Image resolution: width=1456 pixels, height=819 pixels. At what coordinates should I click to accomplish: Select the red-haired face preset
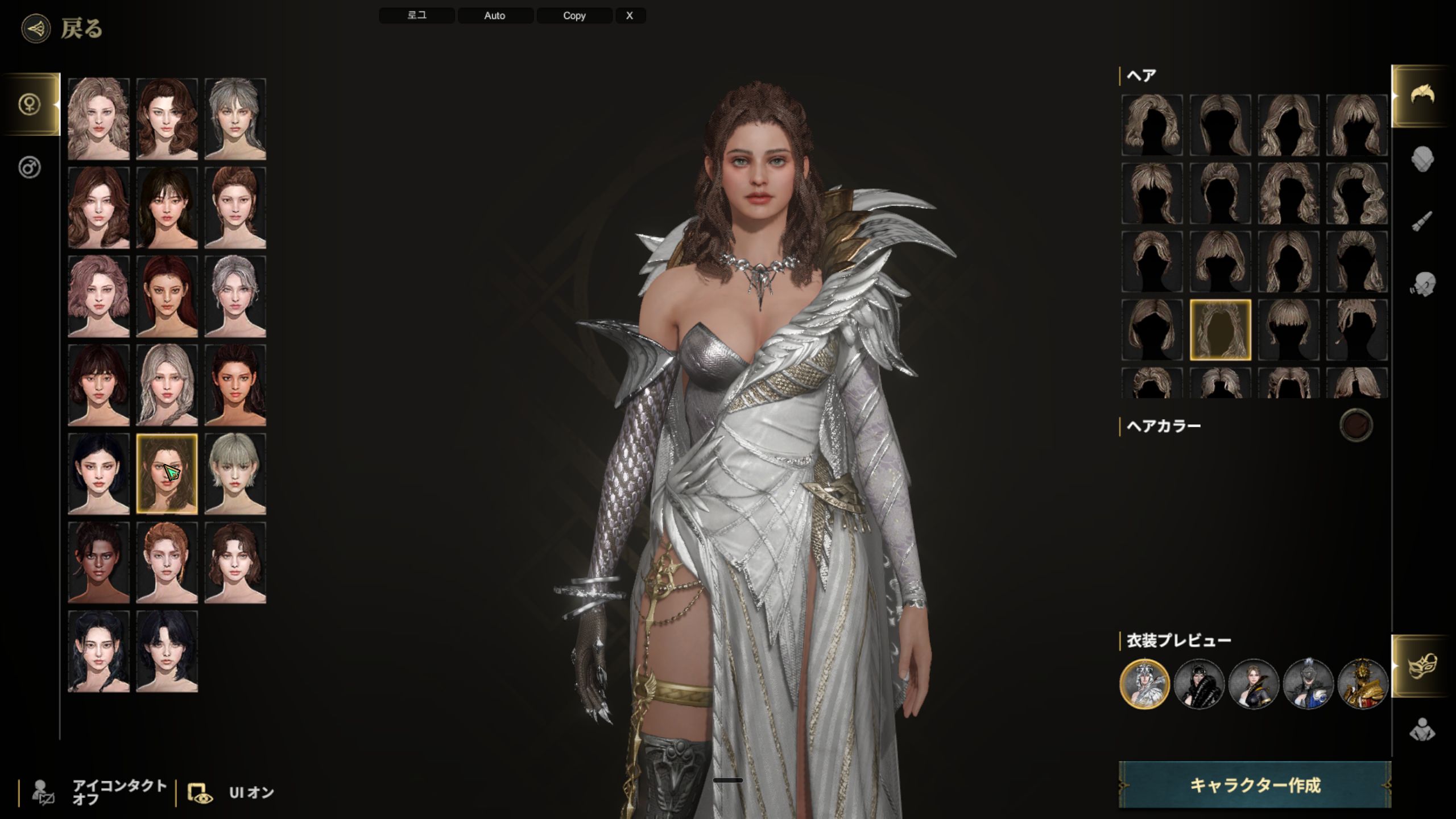167,296
